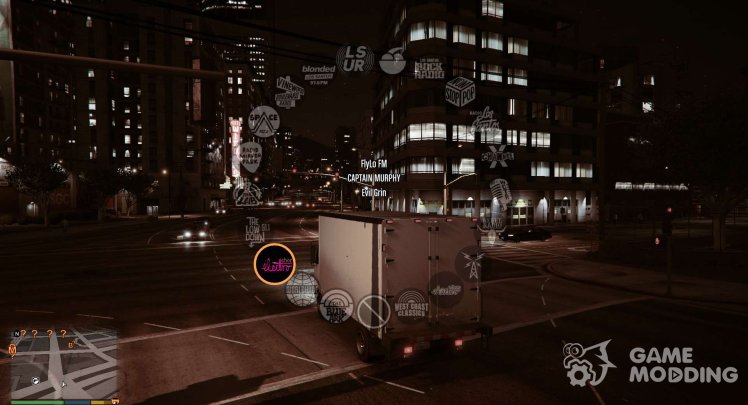Pick Vinewood Boulevard Radio
This screenshot has height=405, width=748.
289,89
